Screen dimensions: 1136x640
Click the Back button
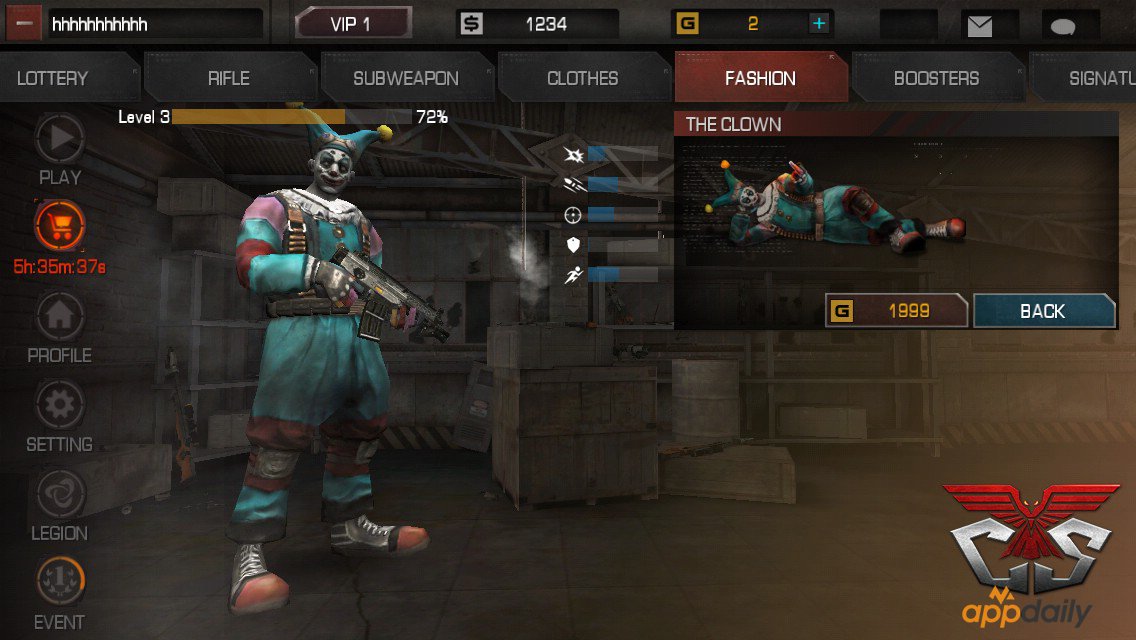pyautogui.click(x=1043, y=311)
